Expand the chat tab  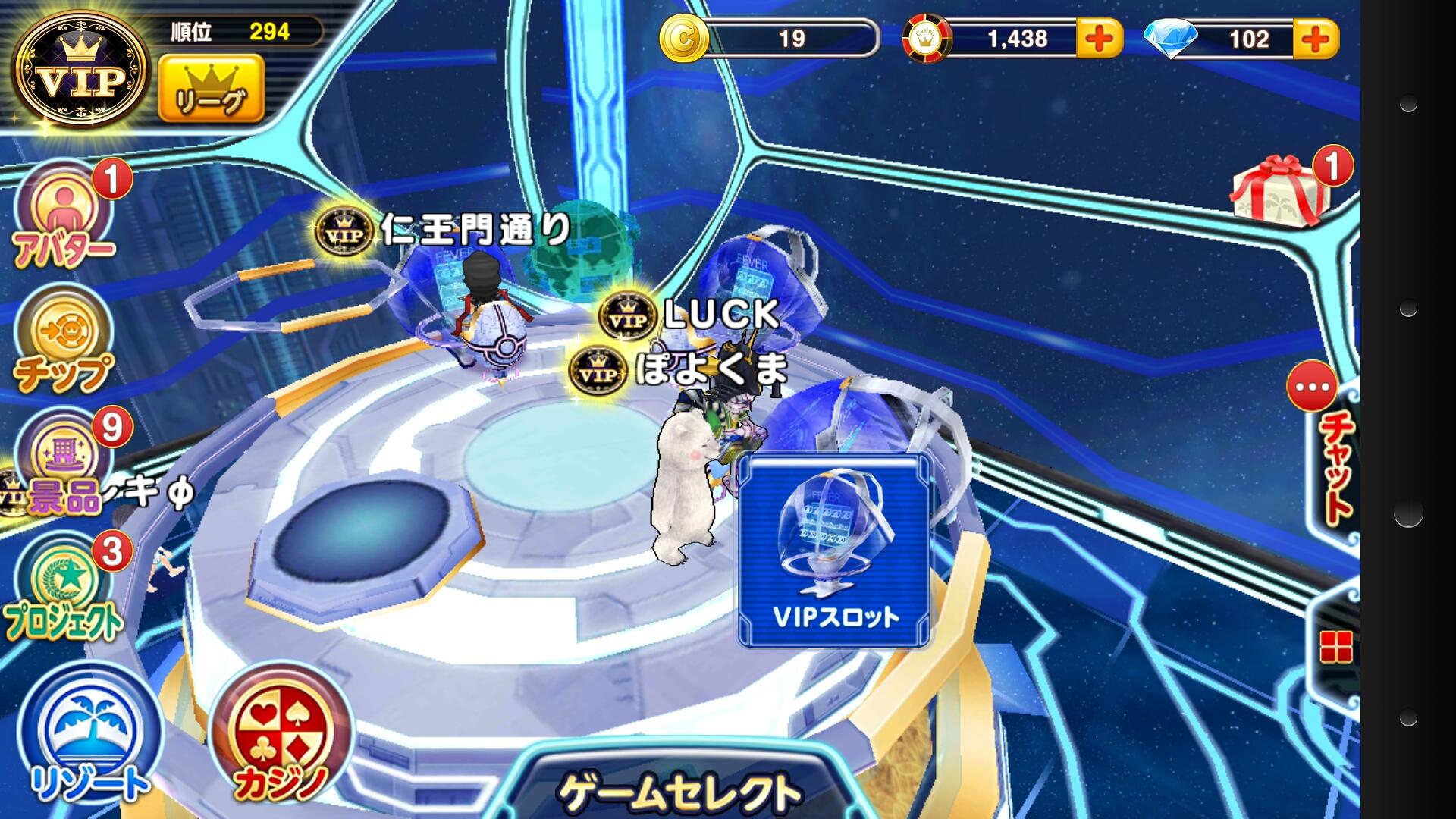[1335, 455]
